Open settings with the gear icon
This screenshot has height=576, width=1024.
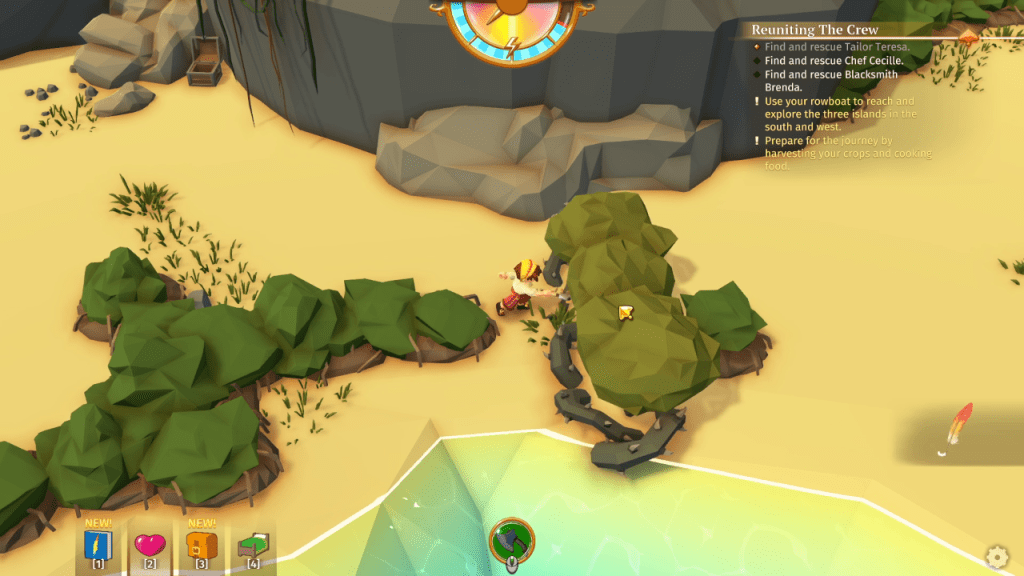(997, 556)
